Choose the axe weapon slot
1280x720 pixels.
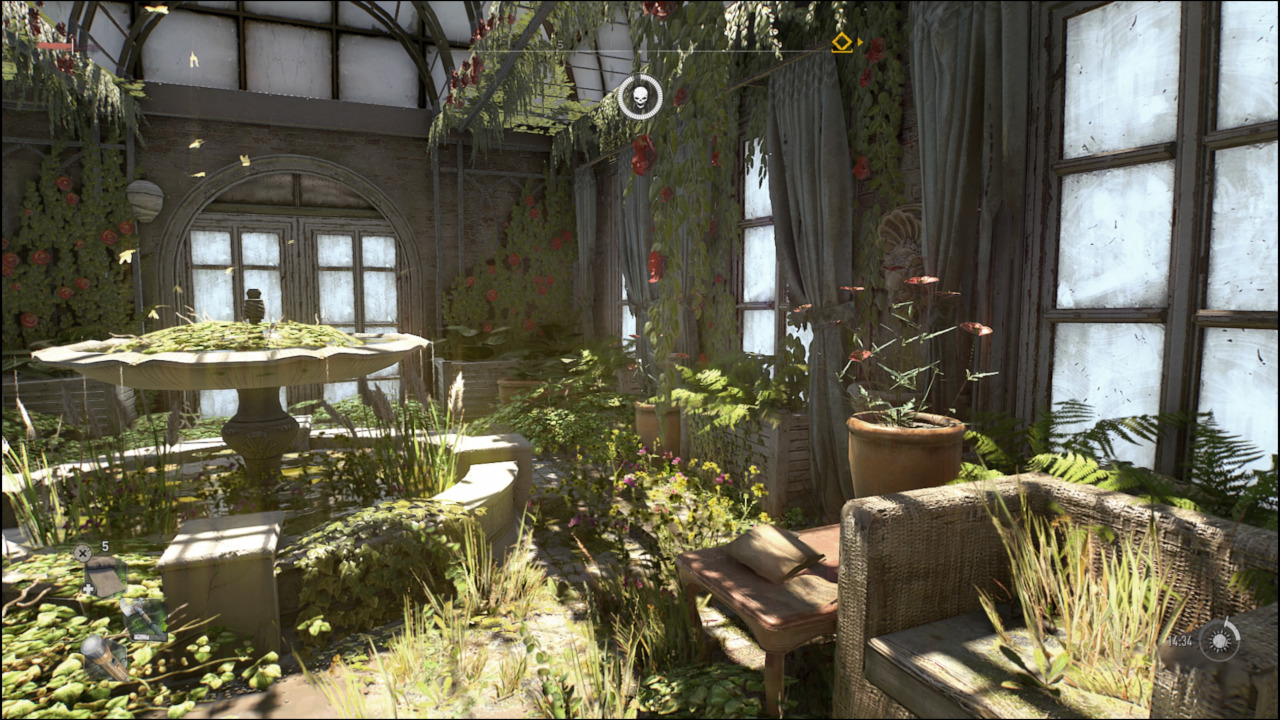pyautogui.click(x=143, y=619)
